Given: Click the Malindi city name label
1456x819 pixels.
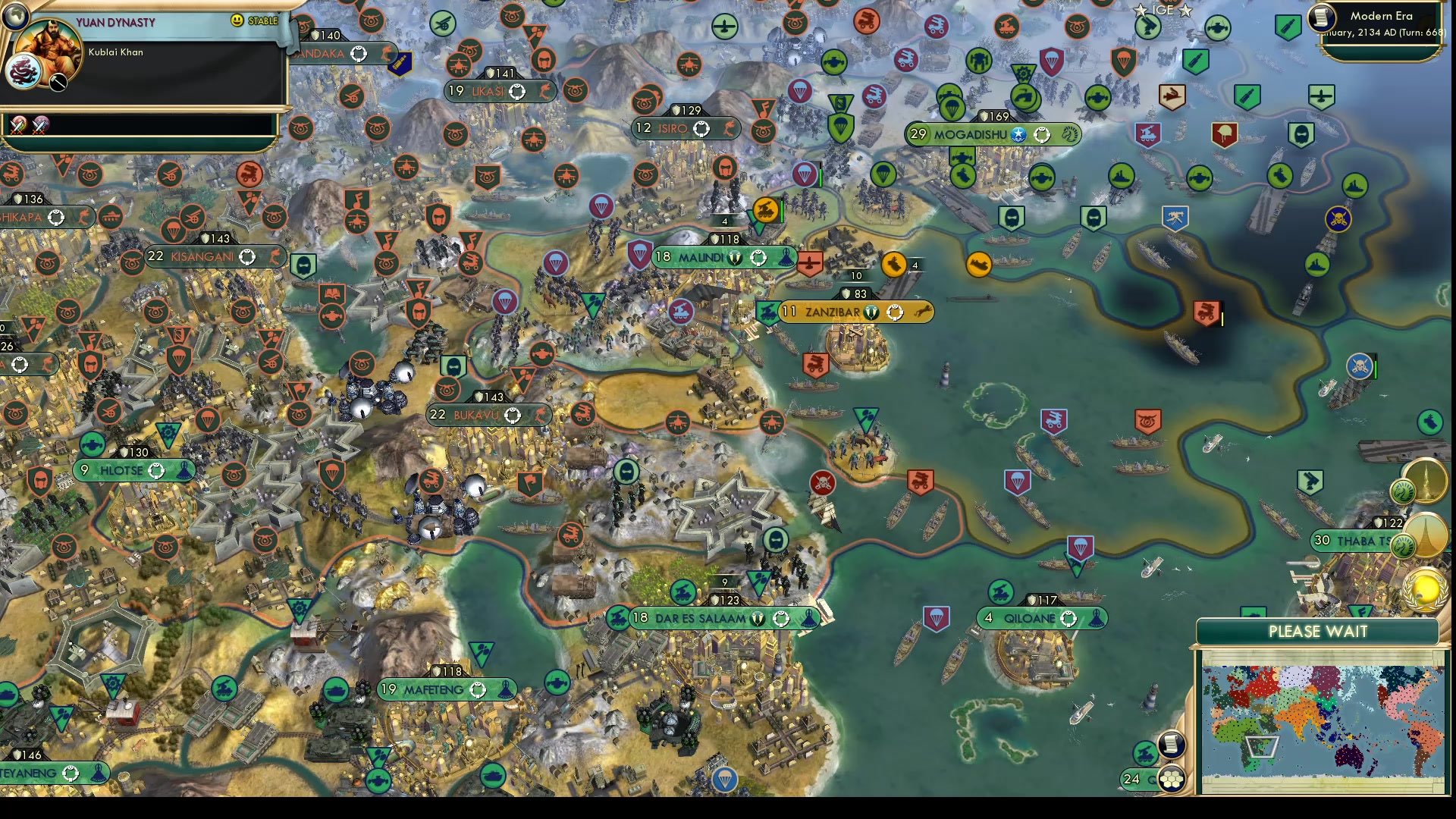Looking at the screenshot, I should (701, 257).
